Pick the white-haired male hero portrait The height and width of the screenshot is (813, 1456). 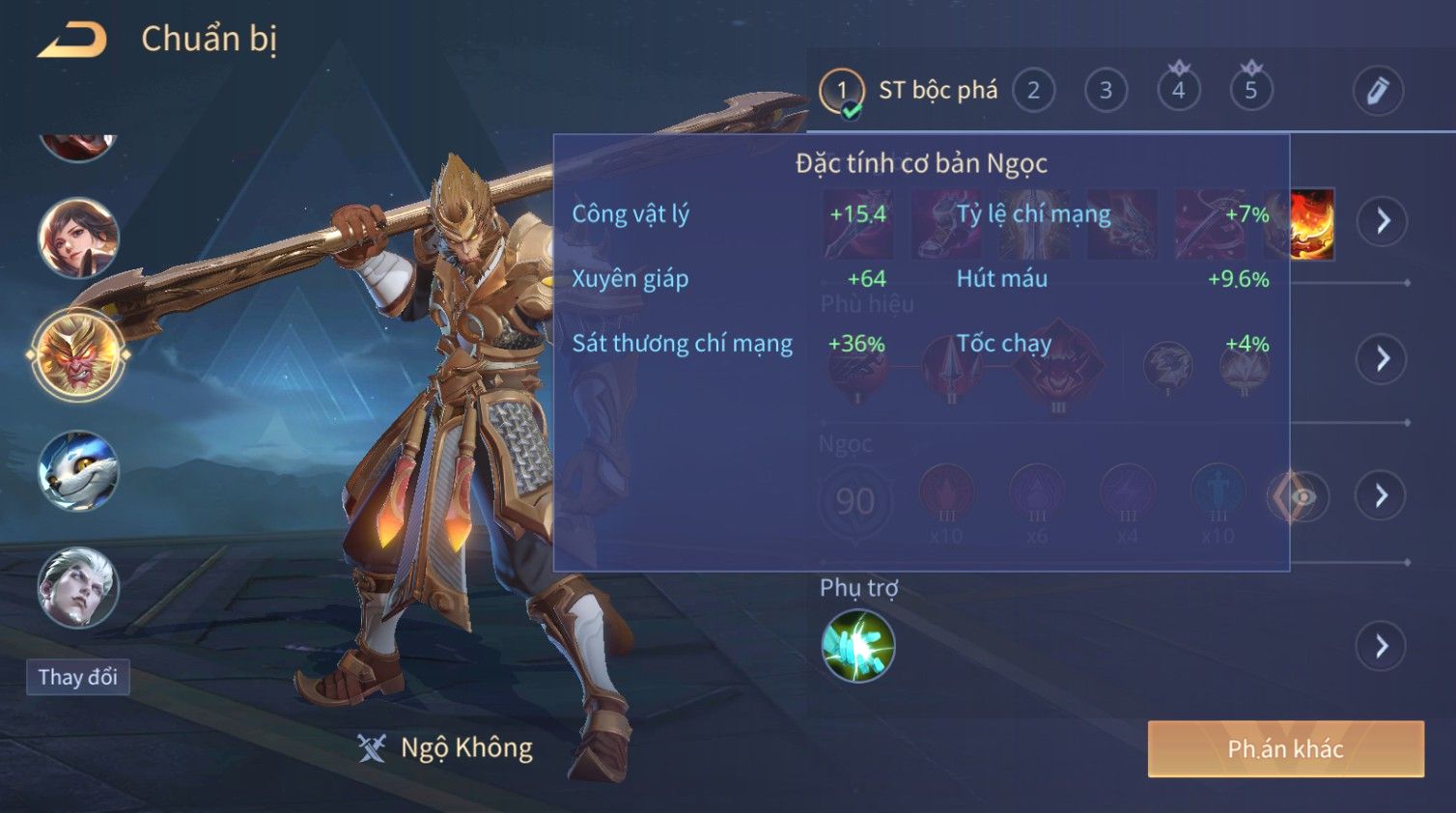[x=78, y=587]
